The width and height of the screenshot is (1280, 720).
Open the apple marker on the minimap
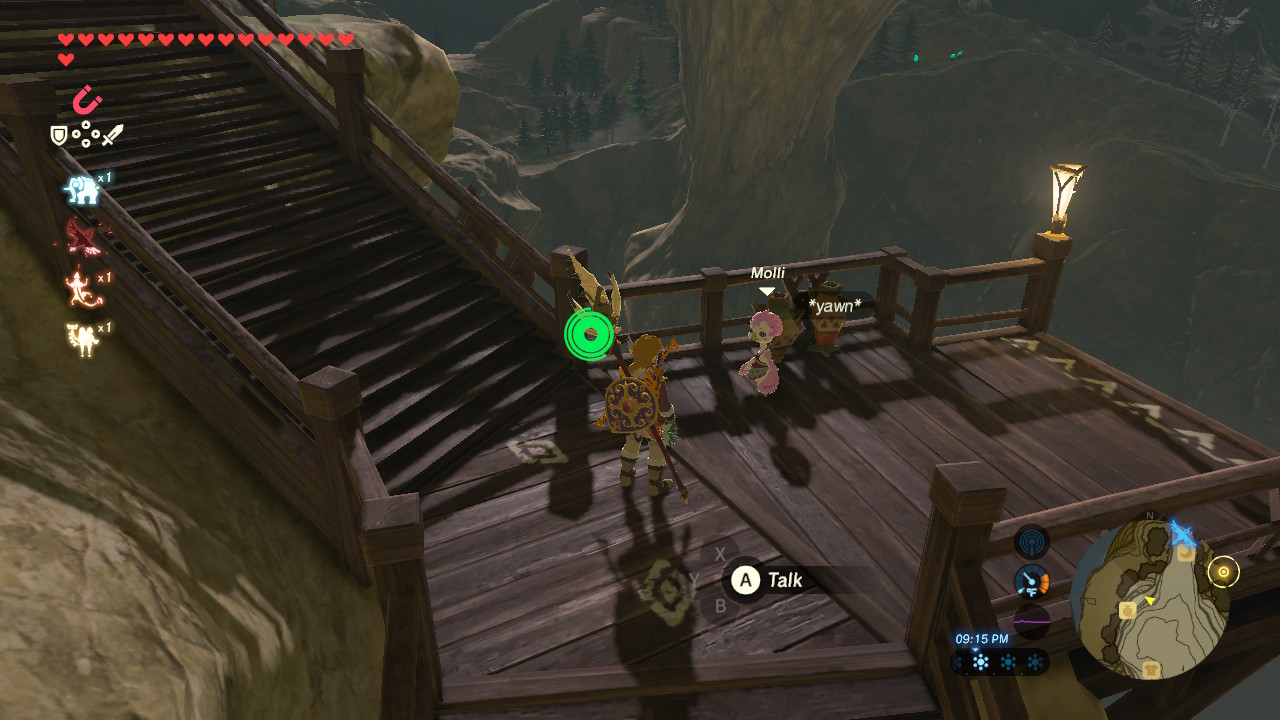coord(1128,609)
